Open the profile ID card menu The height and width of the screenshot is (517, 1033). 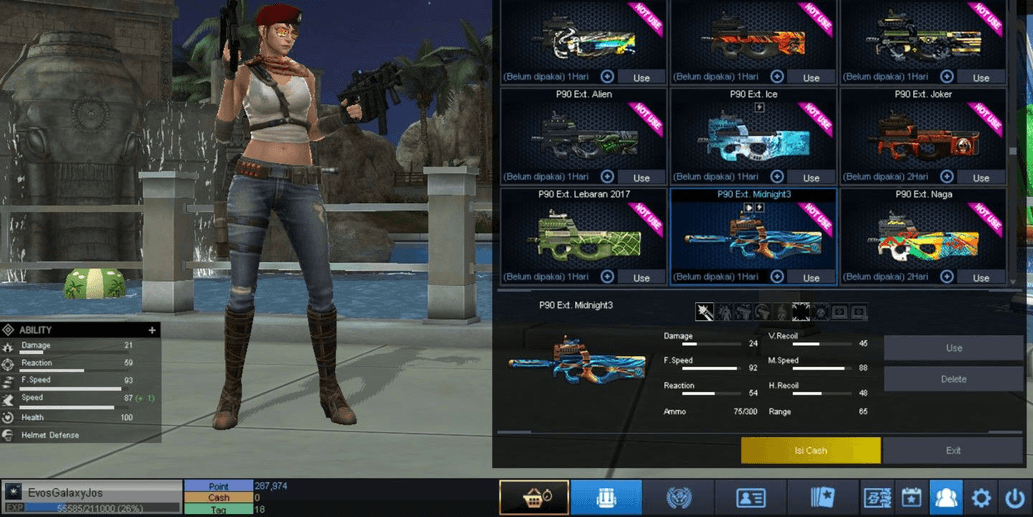[x=751, y=497]
